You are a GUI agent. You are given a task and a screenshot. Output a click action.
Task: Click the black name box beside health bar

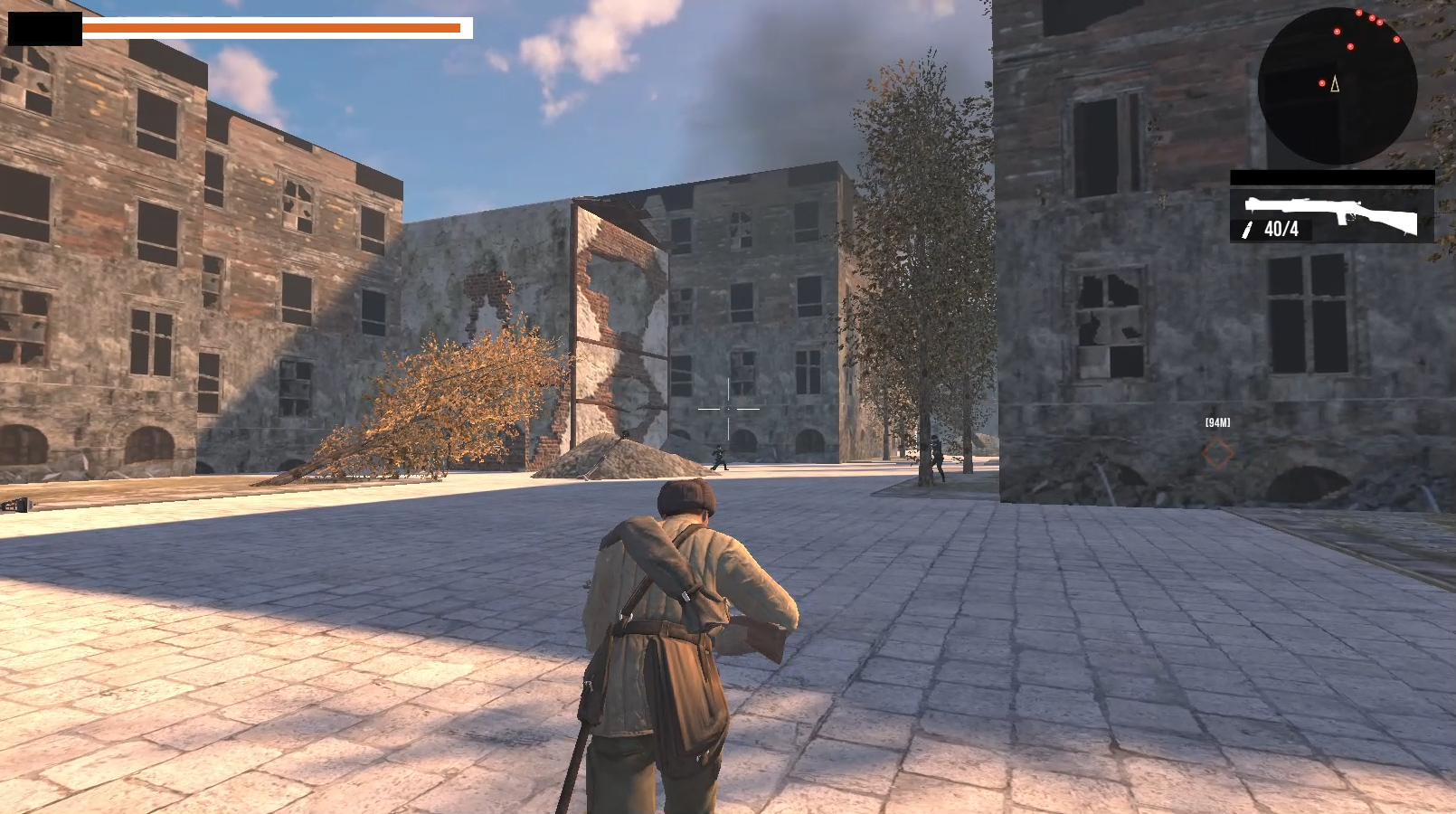[x=43, y=26]
